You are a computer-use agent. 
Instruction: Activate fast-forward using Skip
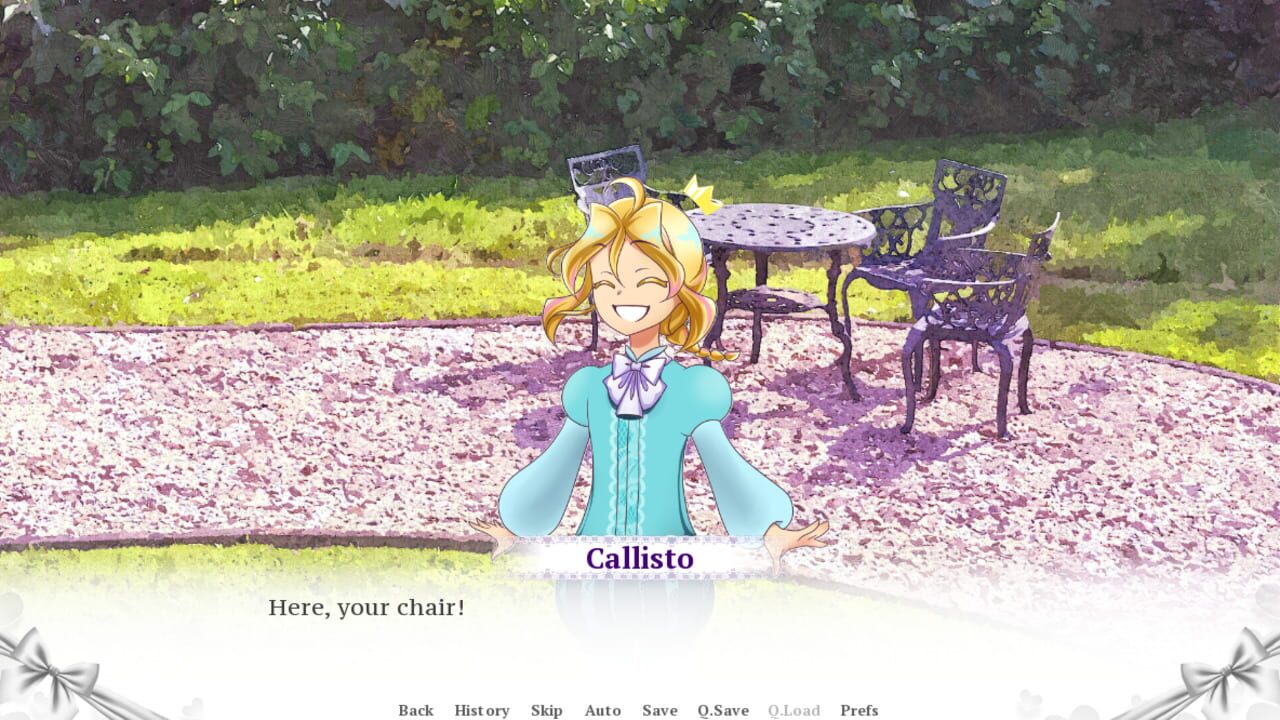tap(547, 710)
